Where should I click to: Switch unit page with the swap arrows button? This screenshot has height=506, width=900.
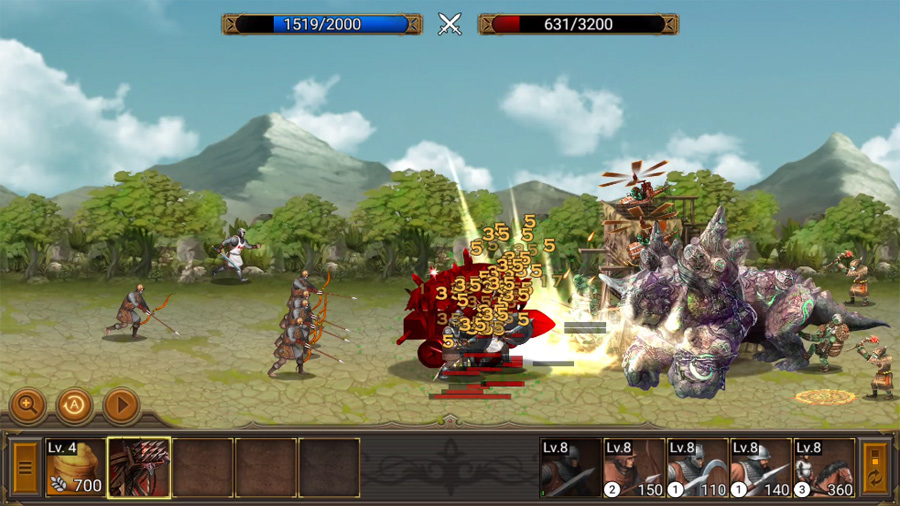875,468
